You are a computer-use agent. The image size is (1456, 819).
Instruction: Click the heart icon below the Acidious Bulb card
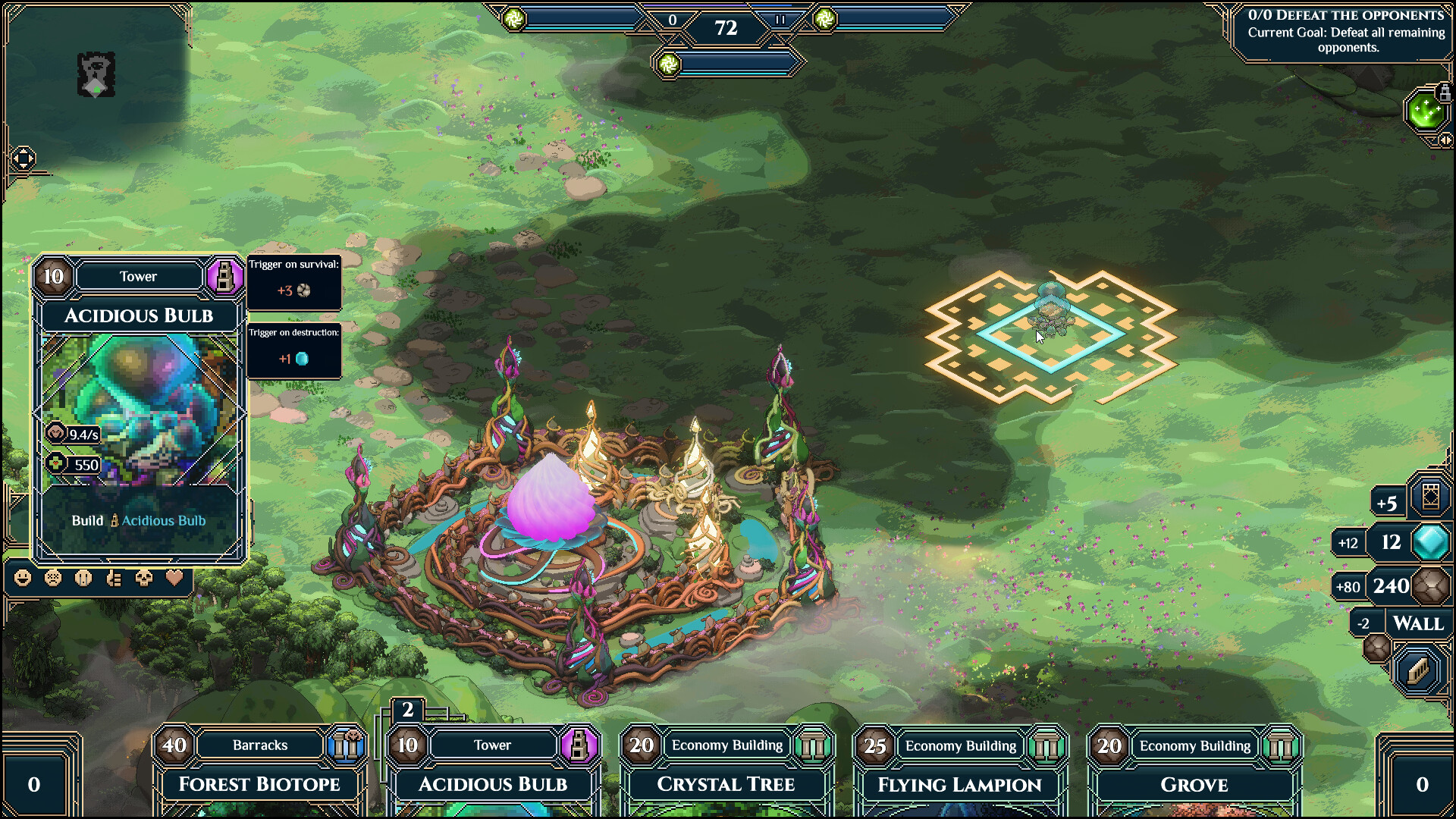(173, 579)
